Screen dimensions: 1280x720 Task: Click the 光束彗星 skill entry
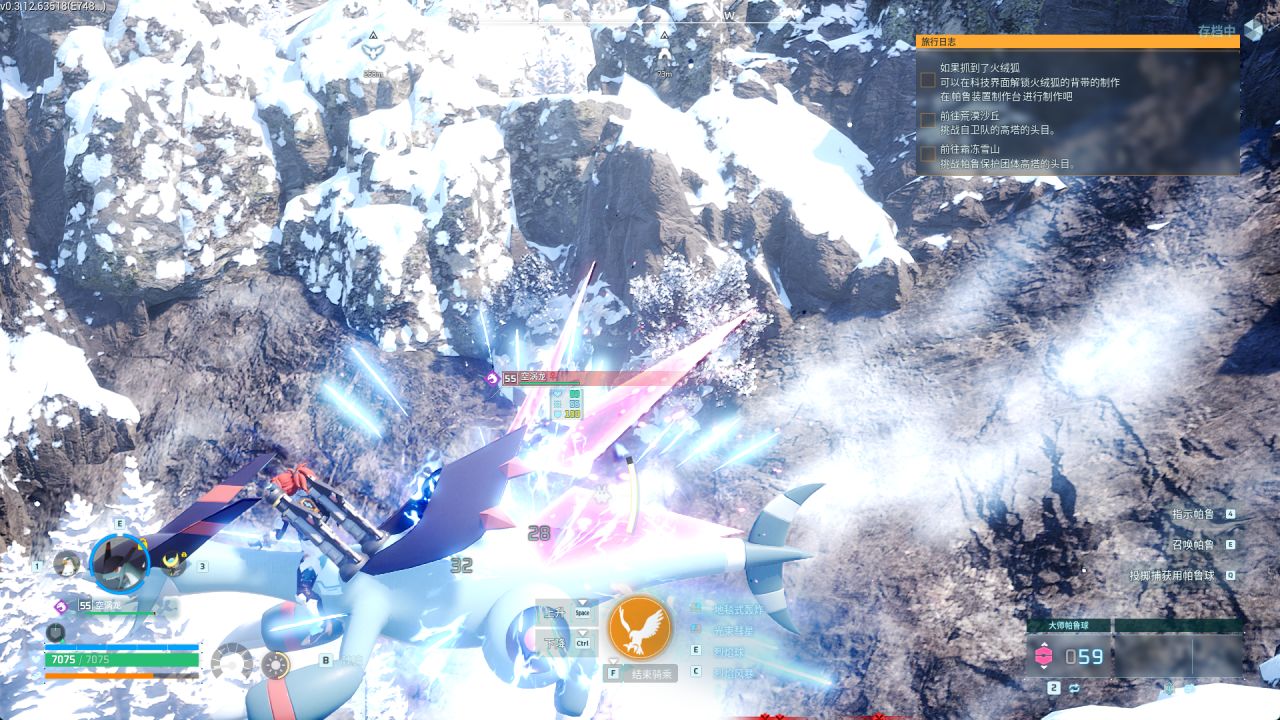click(x=733, y=631)
